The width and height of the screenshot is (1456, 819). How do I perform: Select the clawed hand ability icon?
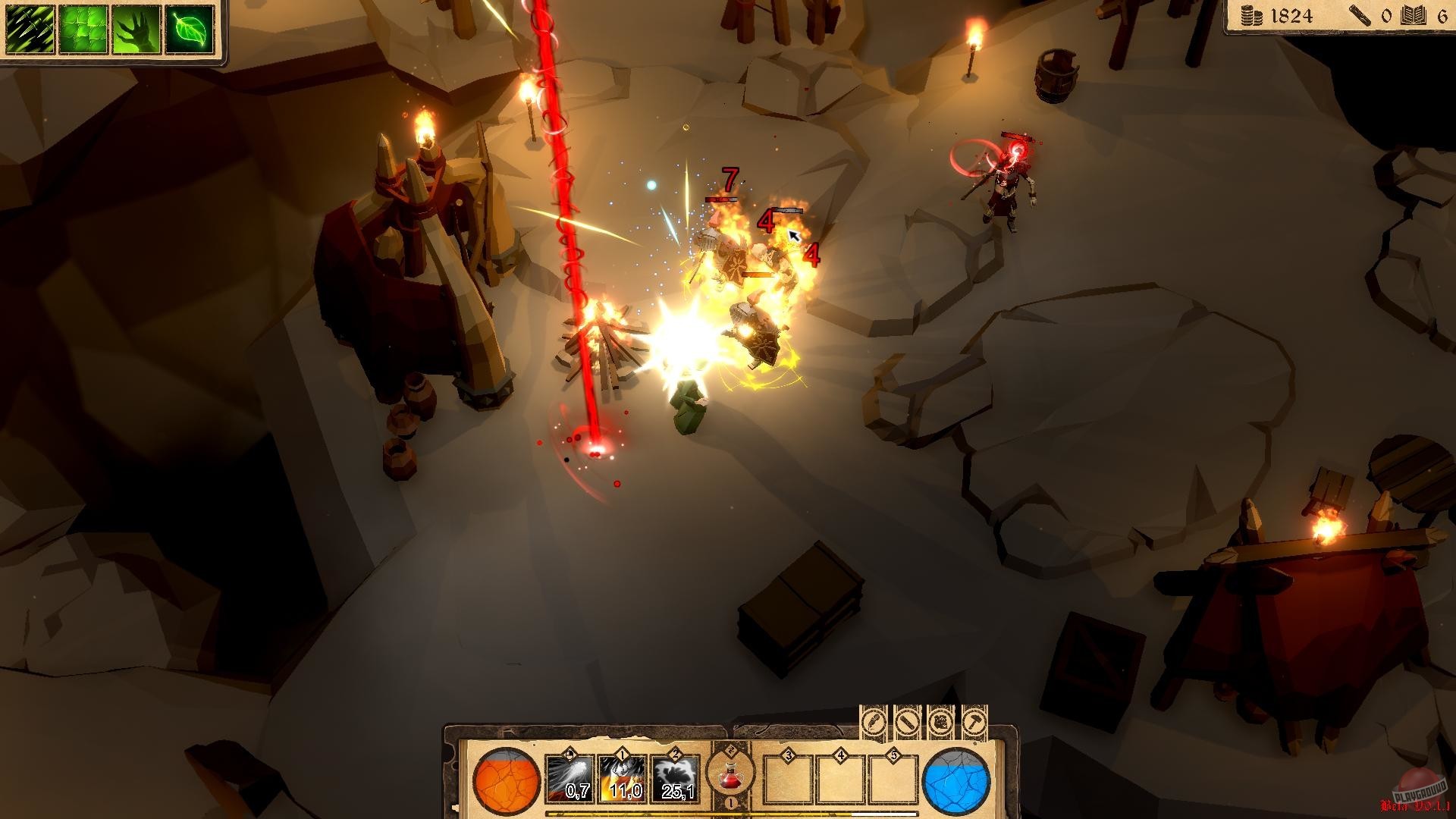coord(136,30)
